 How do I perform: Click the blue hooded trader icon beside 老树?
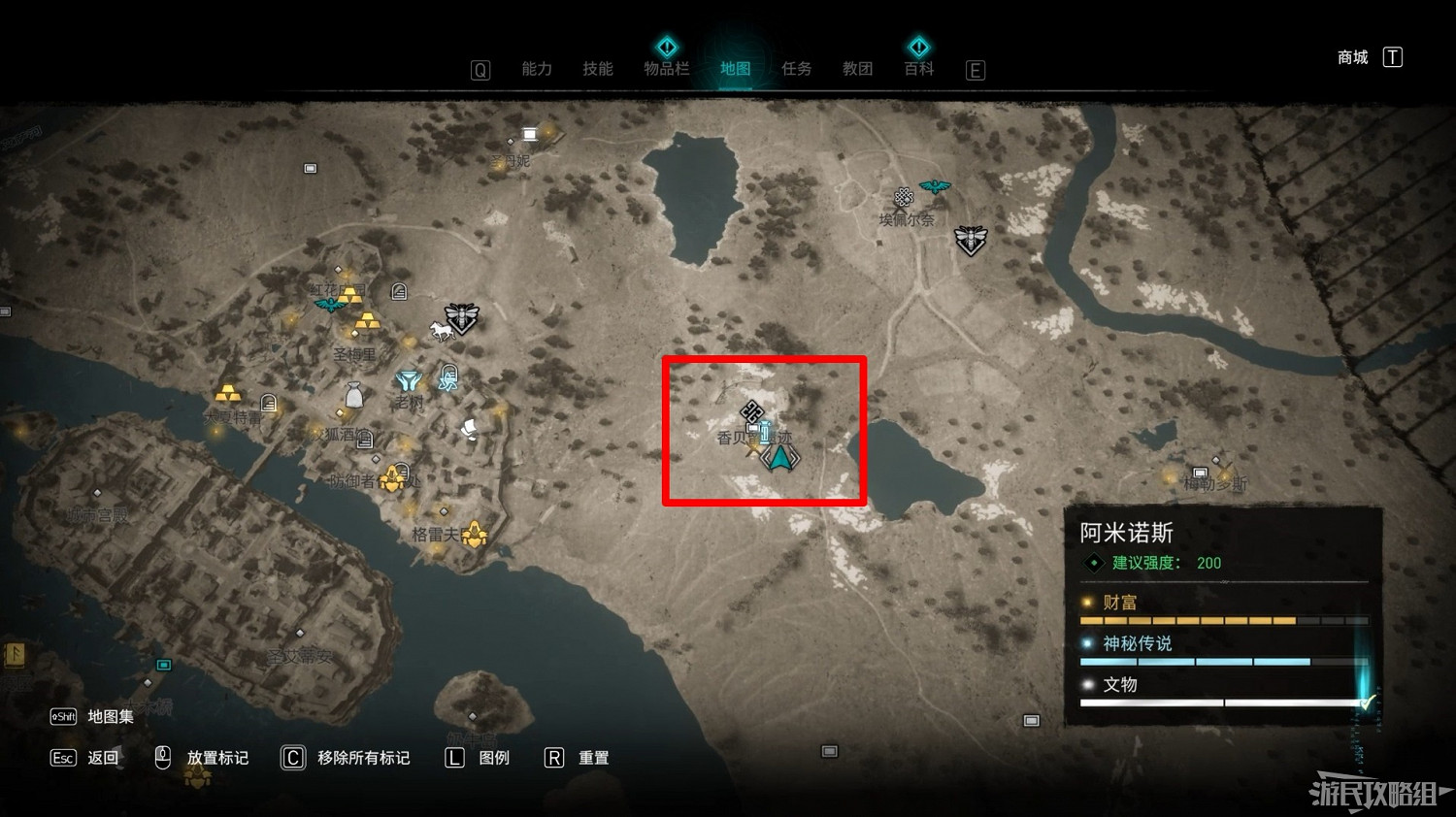[447, 378]
